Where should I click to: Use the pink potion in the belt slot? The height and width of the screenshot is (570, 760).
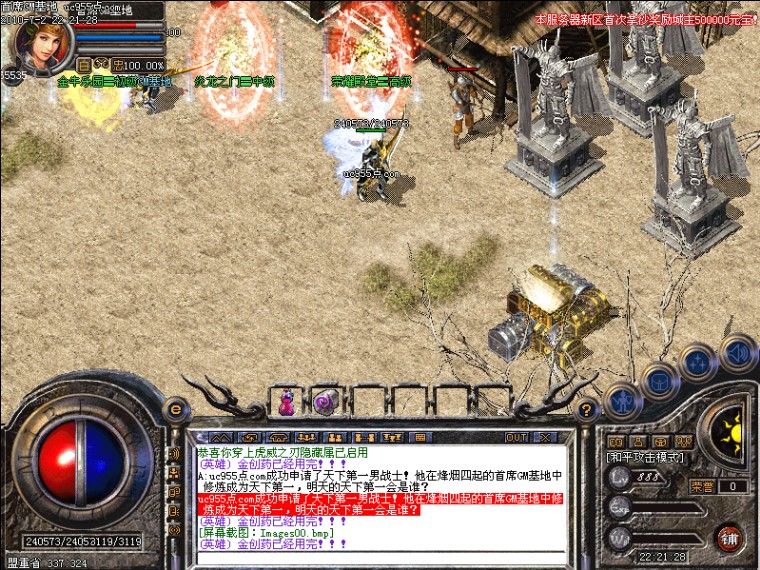pyautogui.click(x=288, y=402)
